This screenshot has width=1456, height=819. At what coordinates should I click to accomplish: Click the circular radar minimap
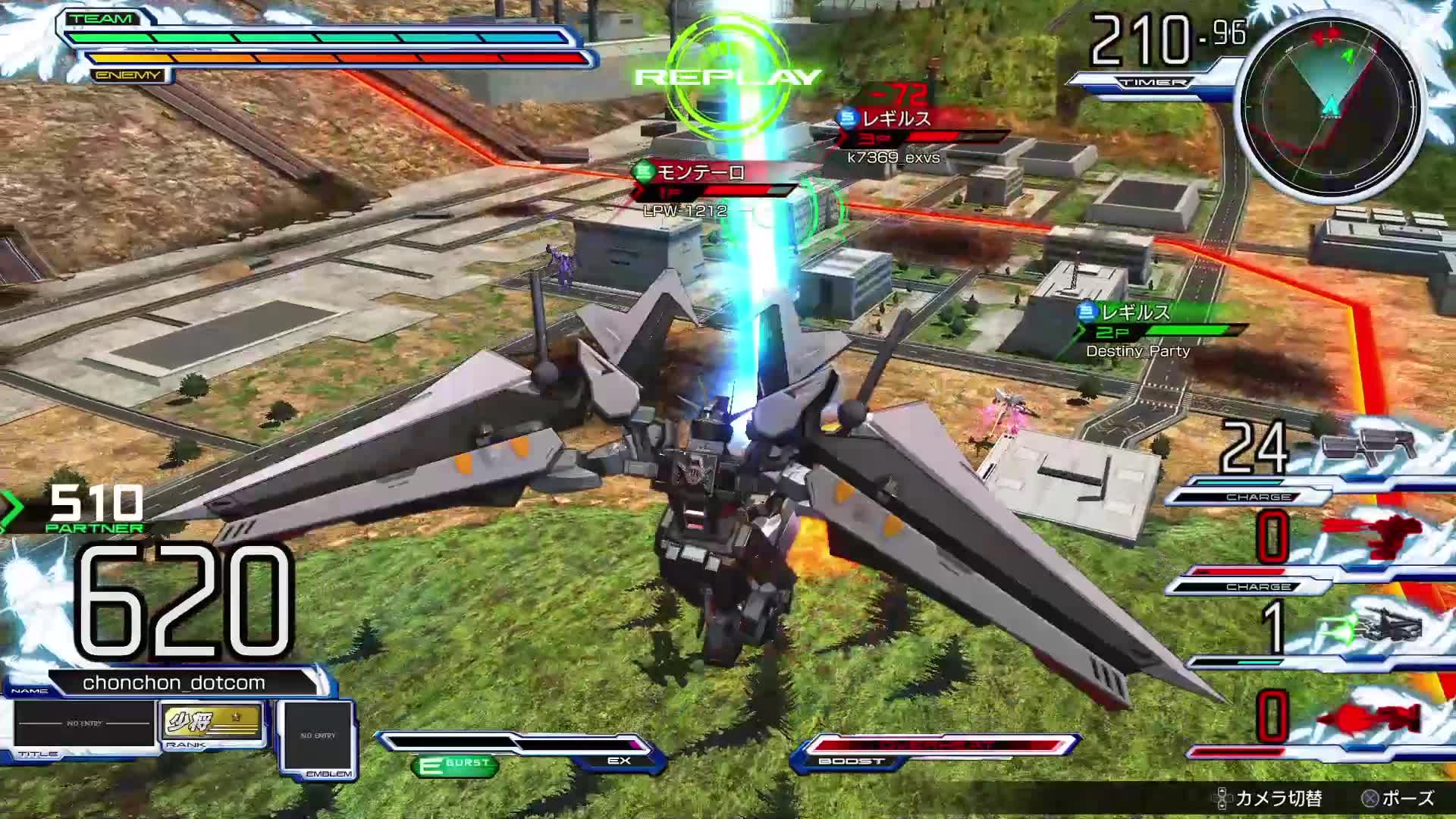[1330, 106]
